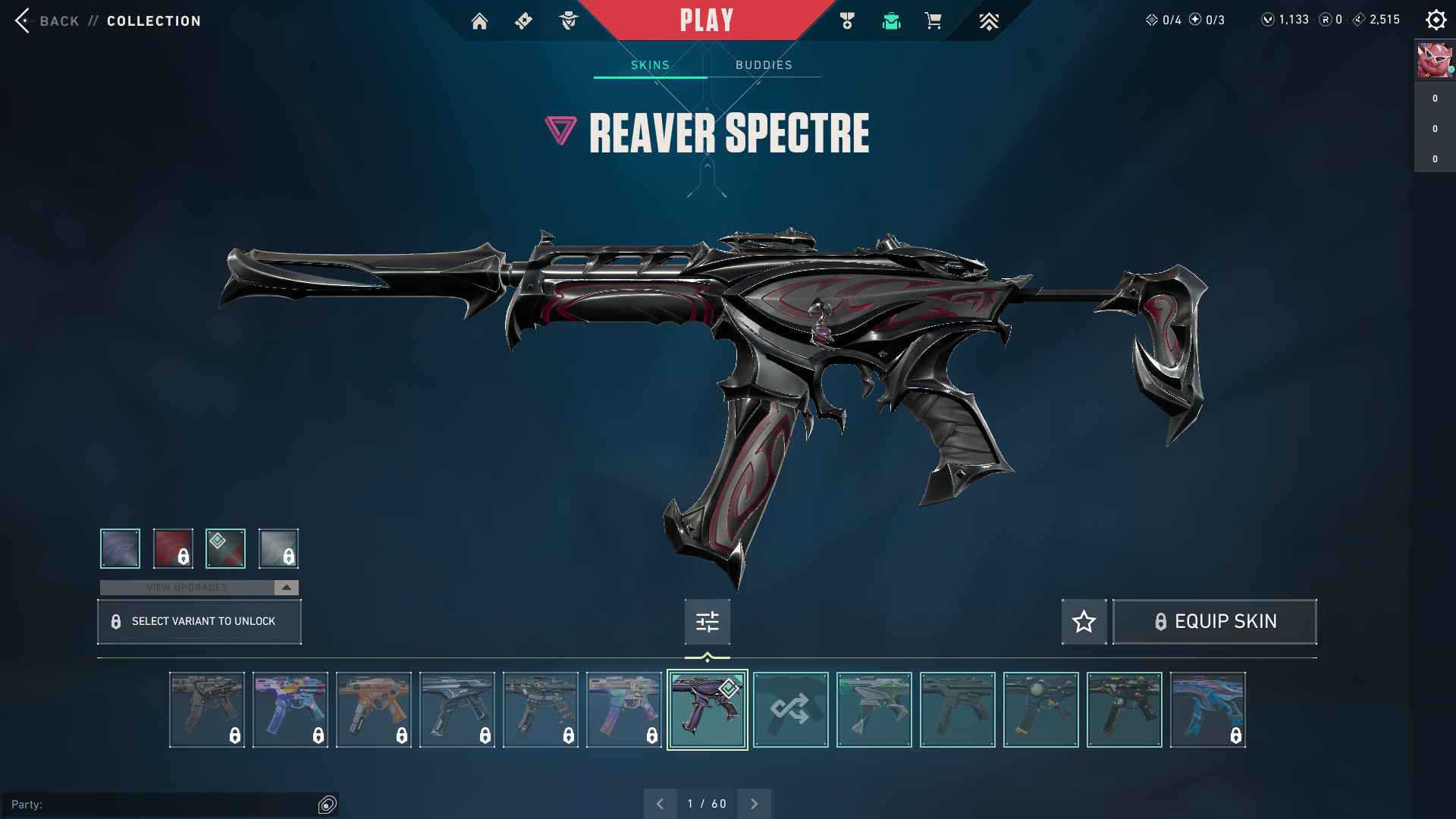Viewport: 1456px width, 819px height.
Task: Pick the orange Spectre skin thumbnail
Action: click(x=373, y=710)
